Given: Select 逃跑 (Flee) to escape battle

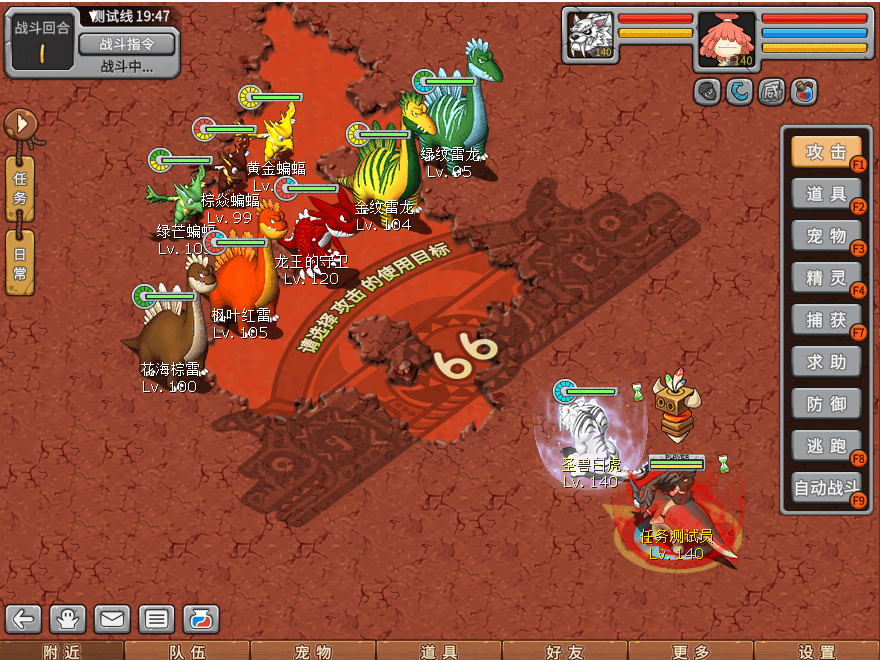Looking at the screenshot, I should pos(826,446).
